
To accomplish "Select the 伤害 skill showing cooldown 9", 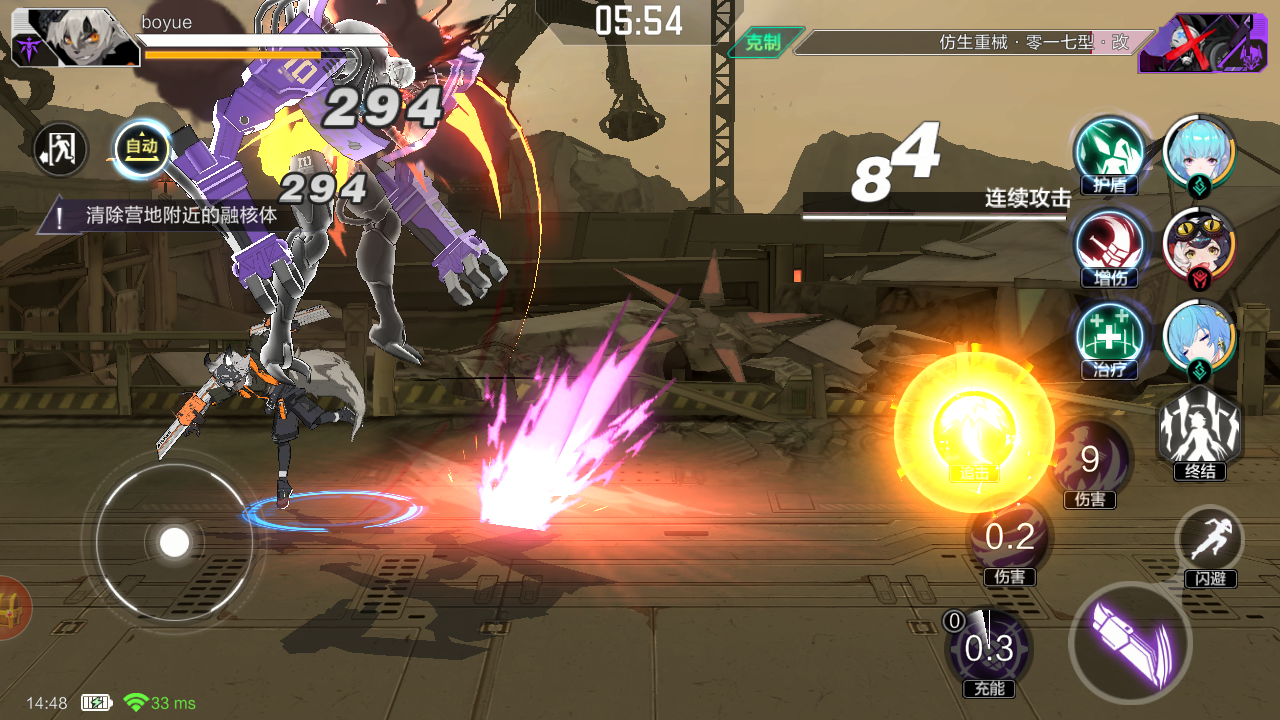I will click(1090, 460).
